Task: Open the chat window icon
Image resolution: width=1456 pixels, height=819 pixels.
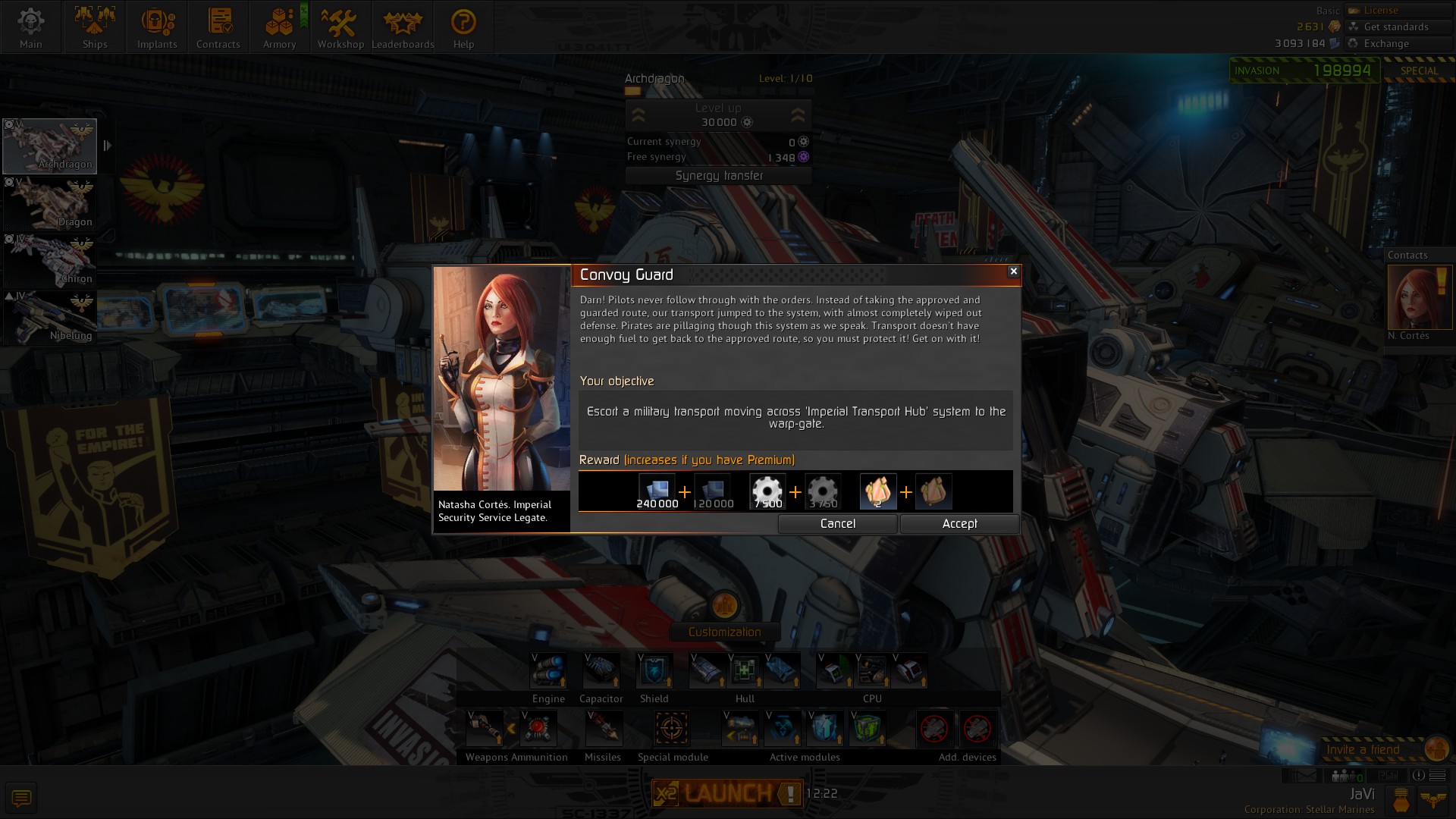Action: click(x=21, y=798)
